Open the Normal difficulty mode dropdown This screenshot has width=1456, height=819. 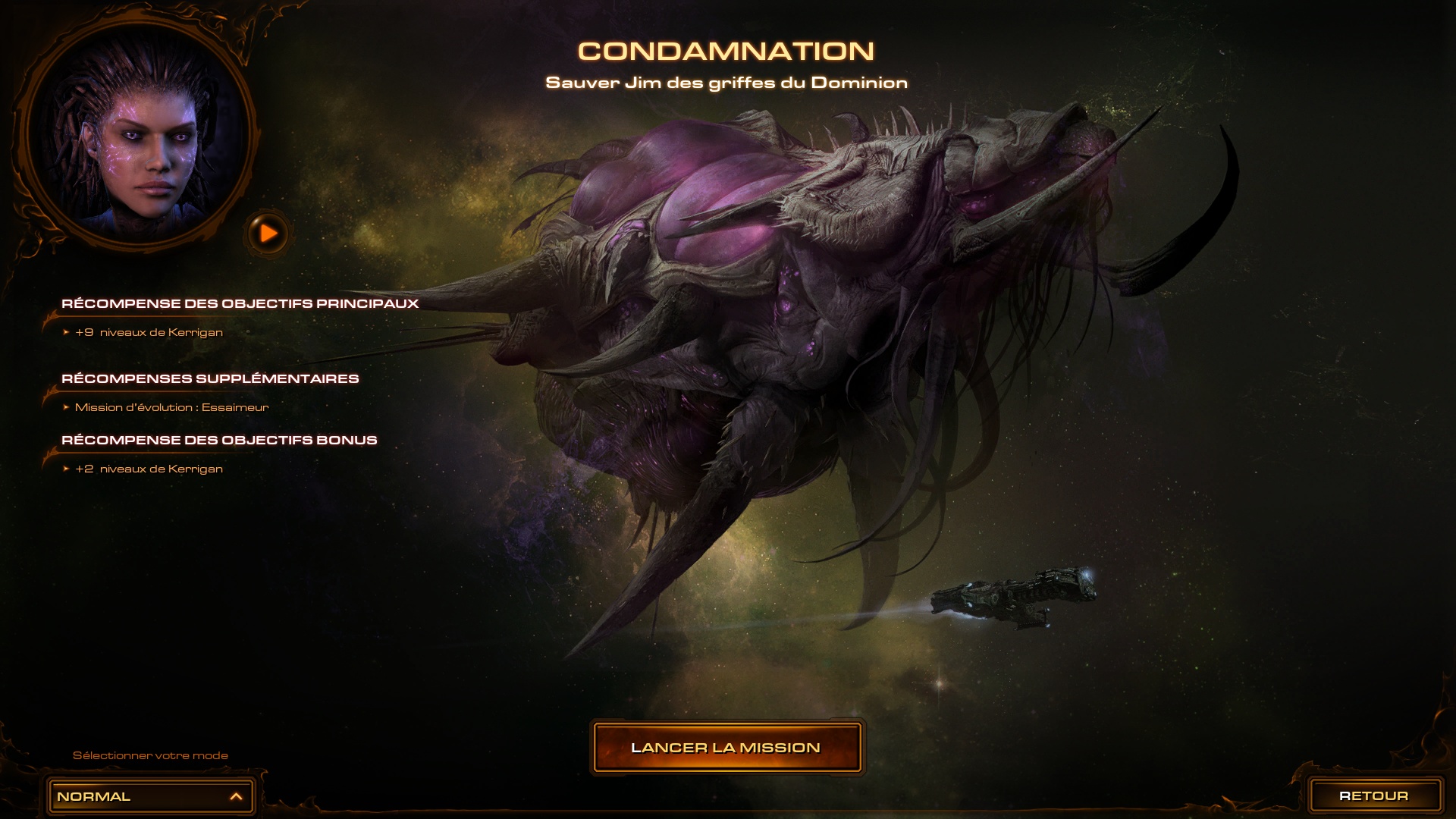(150, 796)
